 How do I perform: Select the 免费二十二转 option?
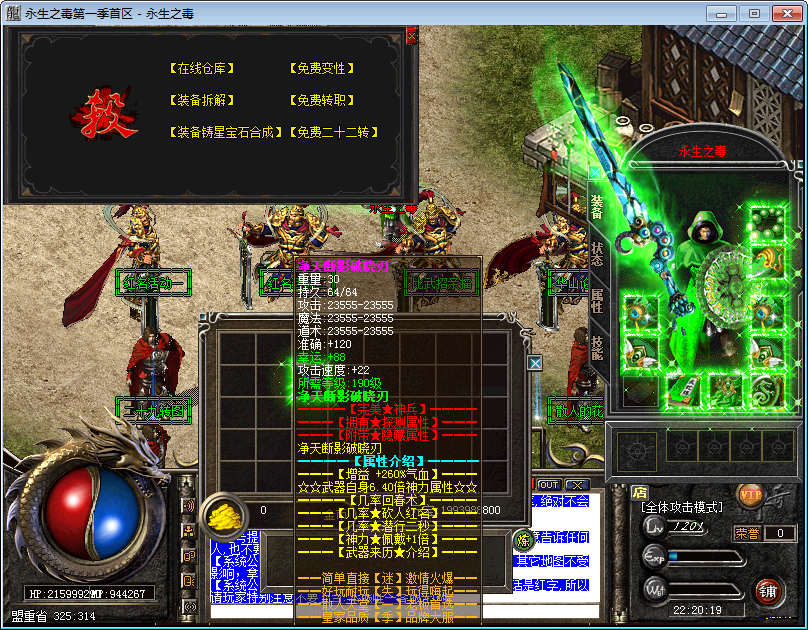(x=334, y=132)
